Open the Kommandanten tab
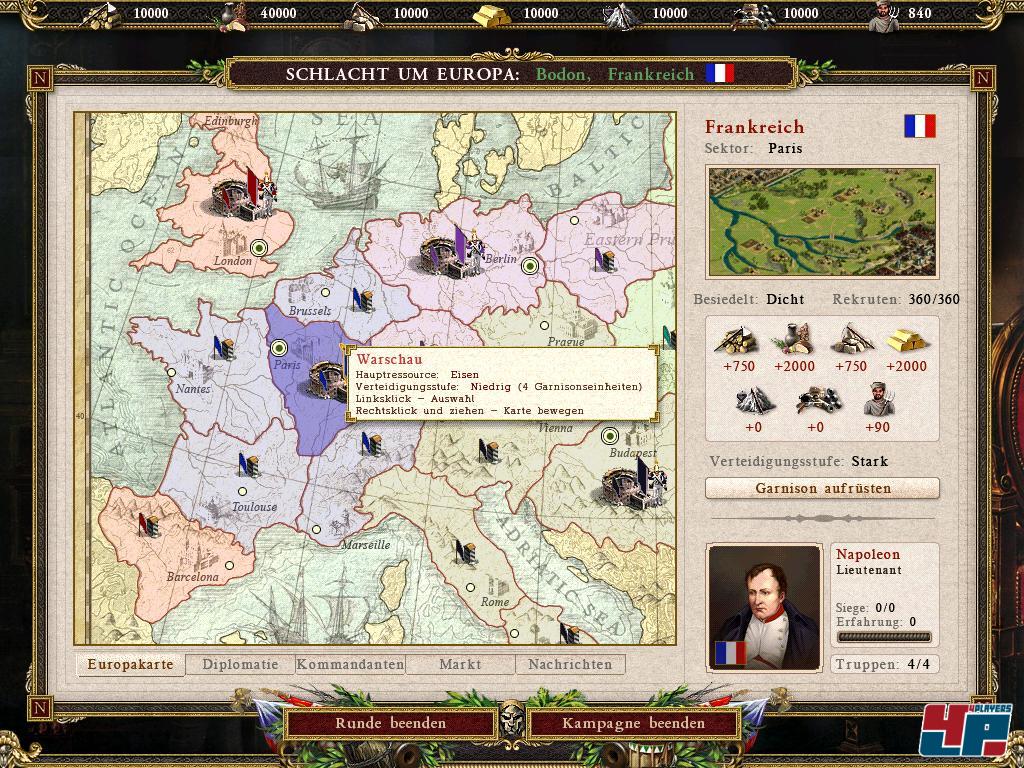The image size is (1024, 768). (350, 664)
